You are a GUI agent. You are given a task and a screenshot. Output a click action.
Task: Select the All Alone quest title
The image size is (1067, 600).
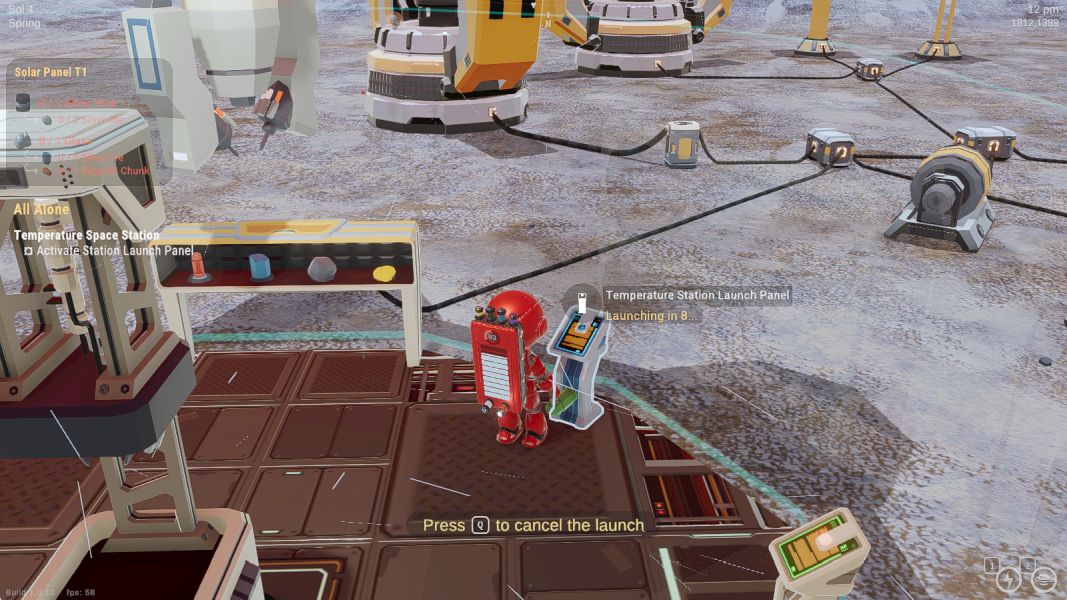[42, 210]
